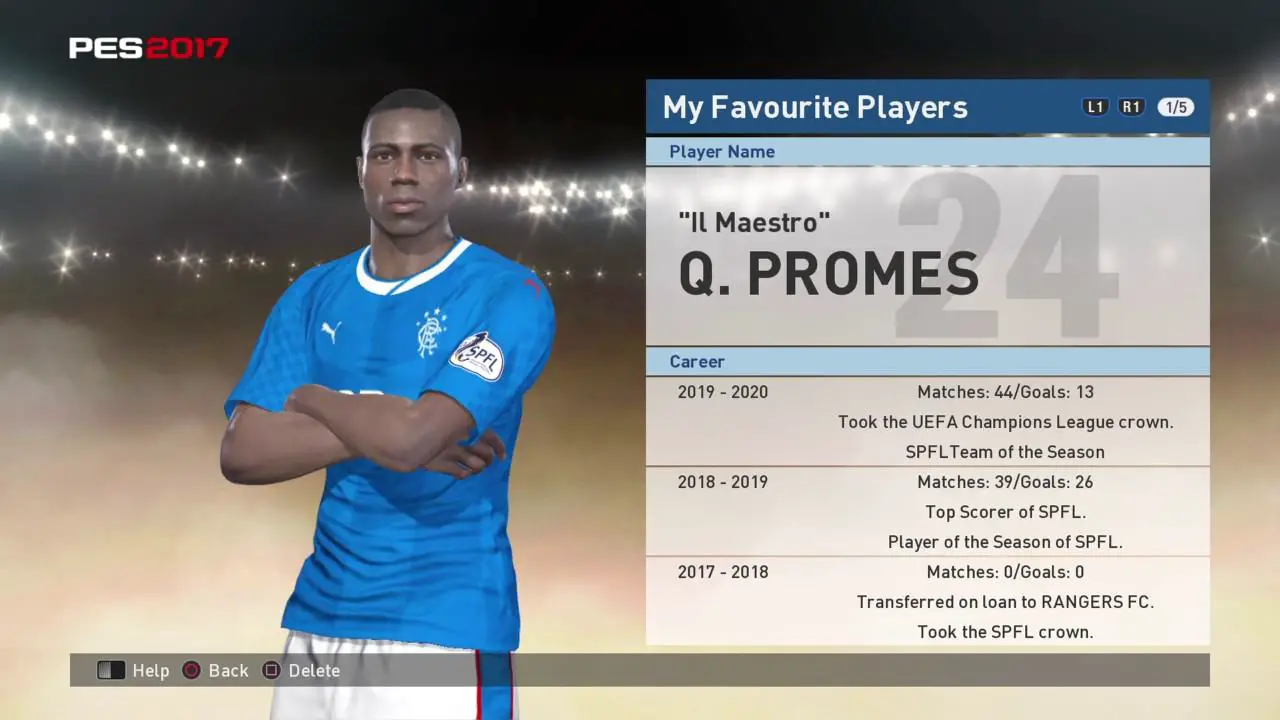Click the R1 shoulder button icon
The image size is (1280, 720).
(x=1131, y=106)
